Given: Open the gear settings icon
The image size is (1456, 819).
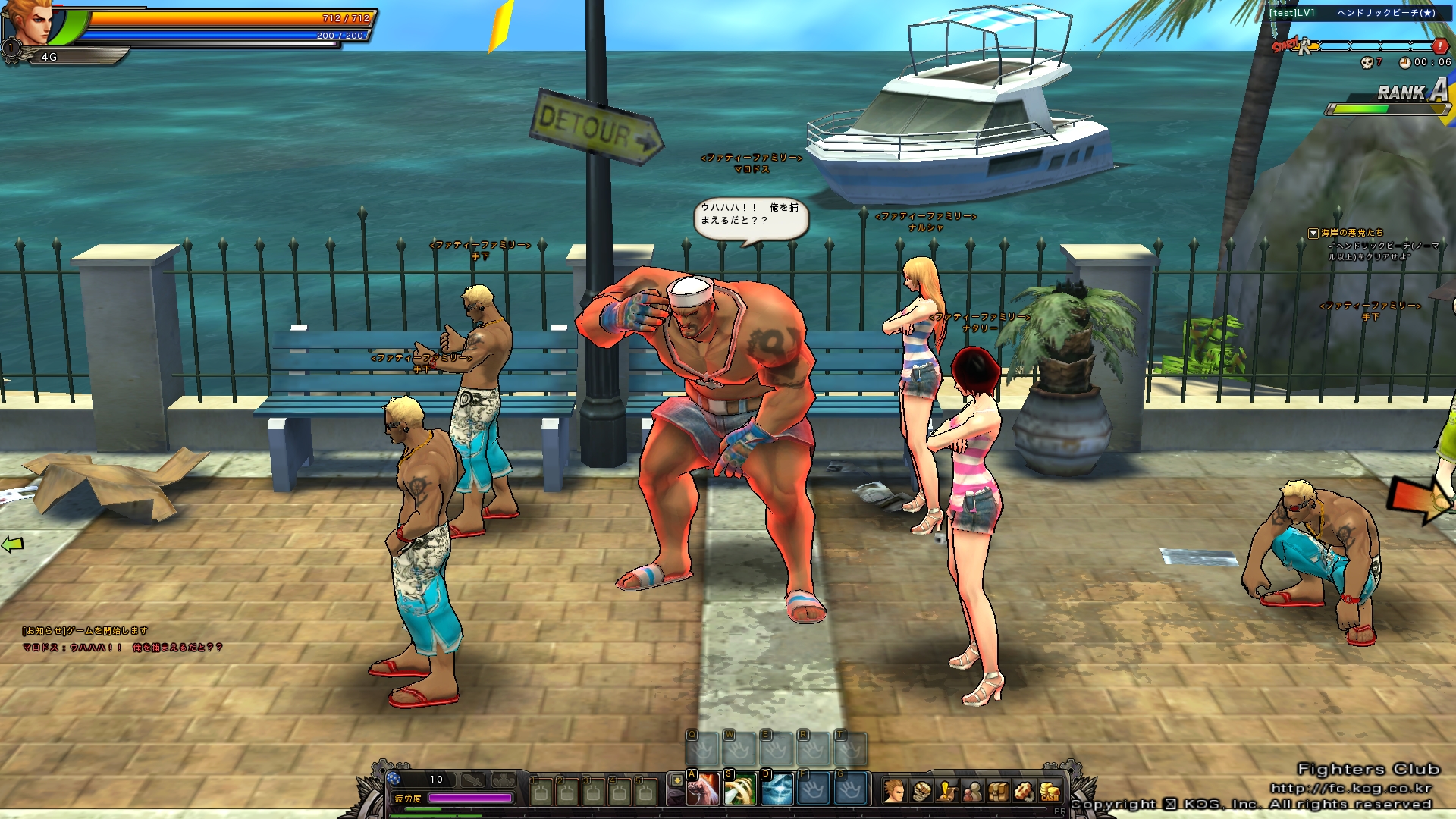Looking at the screenshot, I should point(1024,792).
